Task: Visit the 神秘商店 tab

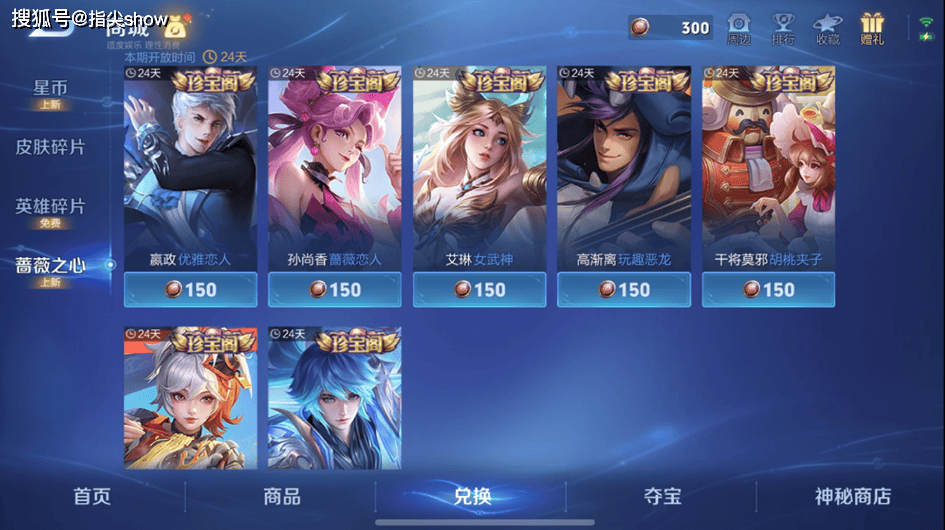Action: pos(852,496)
